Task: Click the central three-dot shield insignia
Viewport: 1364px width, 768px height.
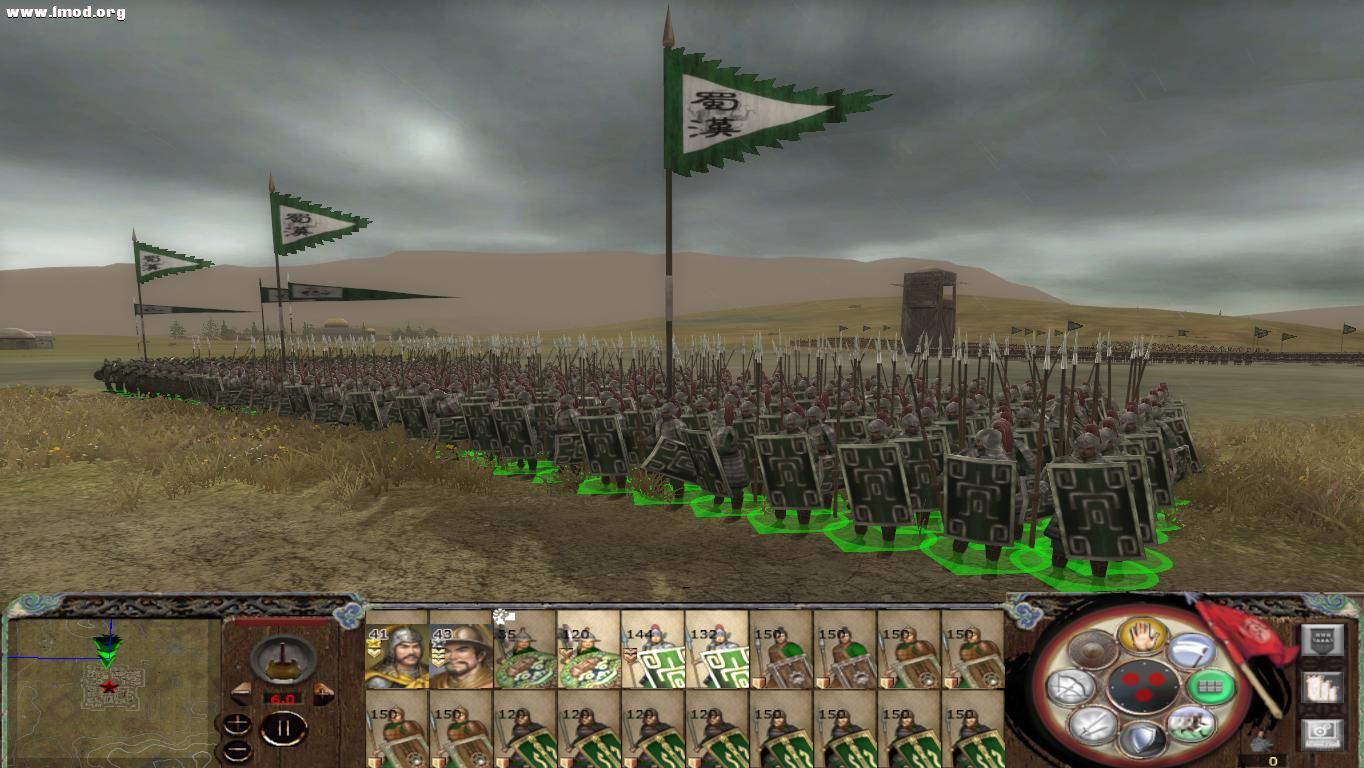Action: (x=1144, y=685)
